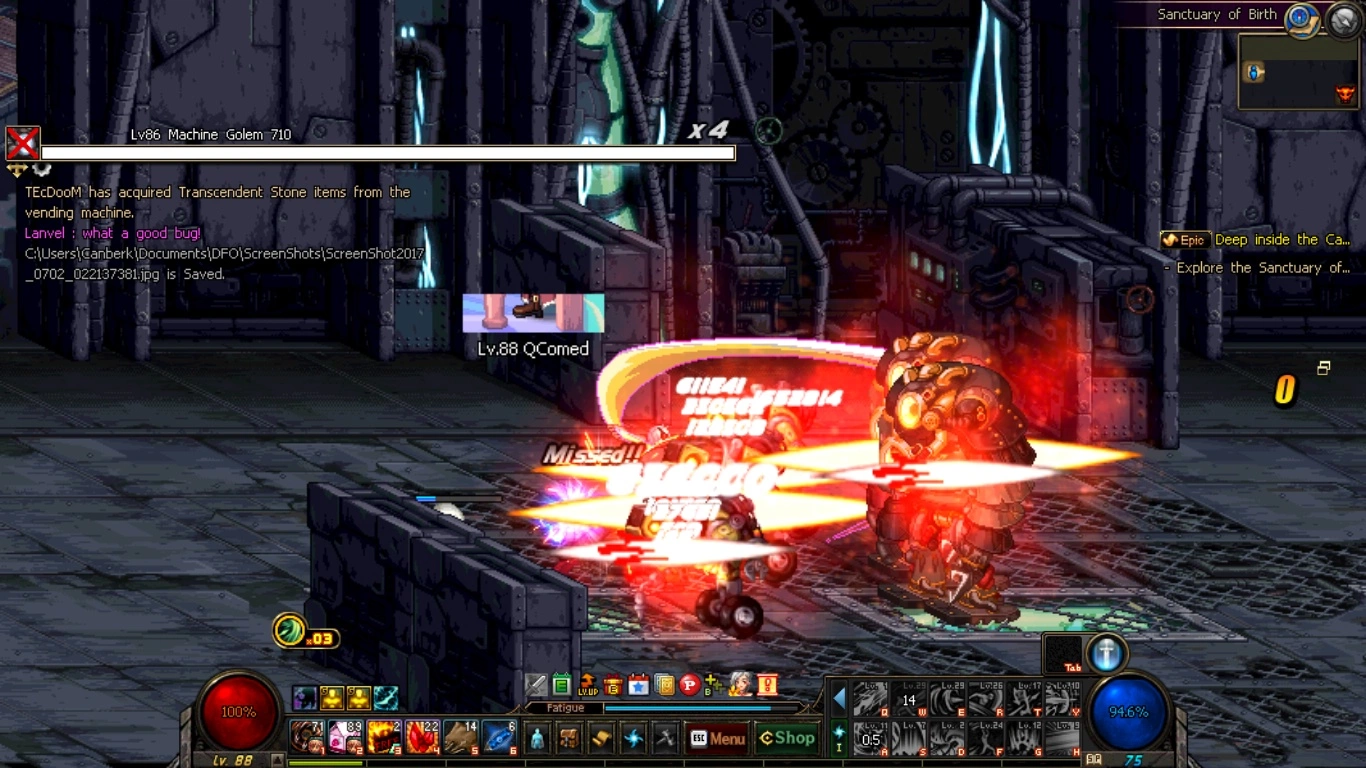Use the blue item in quick slot 6

498,737
